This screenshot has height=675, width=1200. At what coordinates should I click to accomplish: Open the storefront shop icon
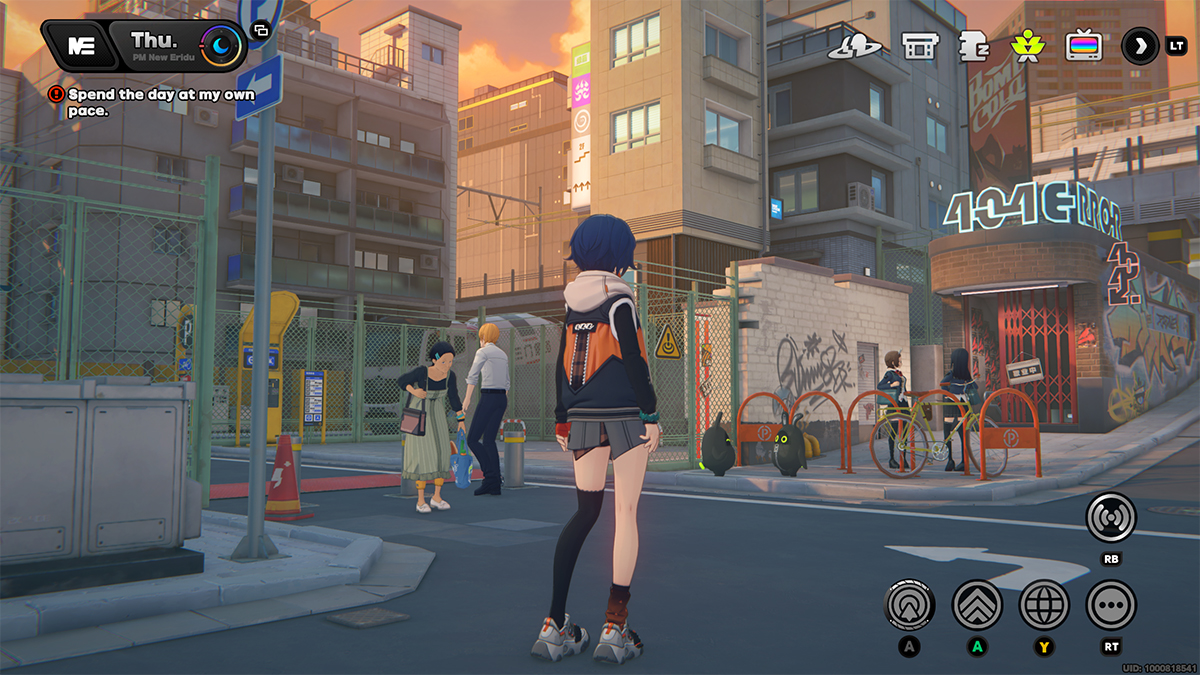click(919, 46)
